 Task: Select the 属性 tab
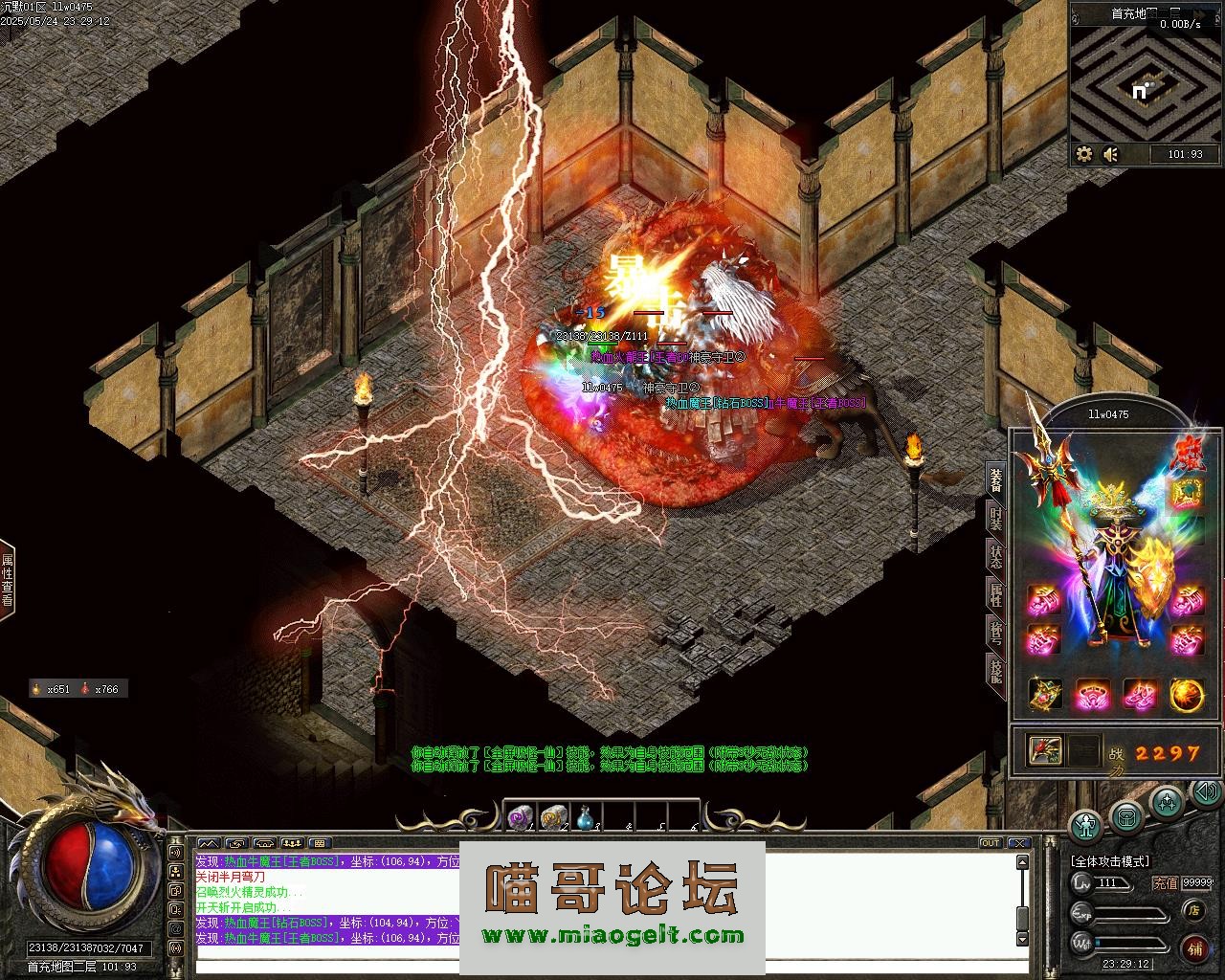(995, 593)
